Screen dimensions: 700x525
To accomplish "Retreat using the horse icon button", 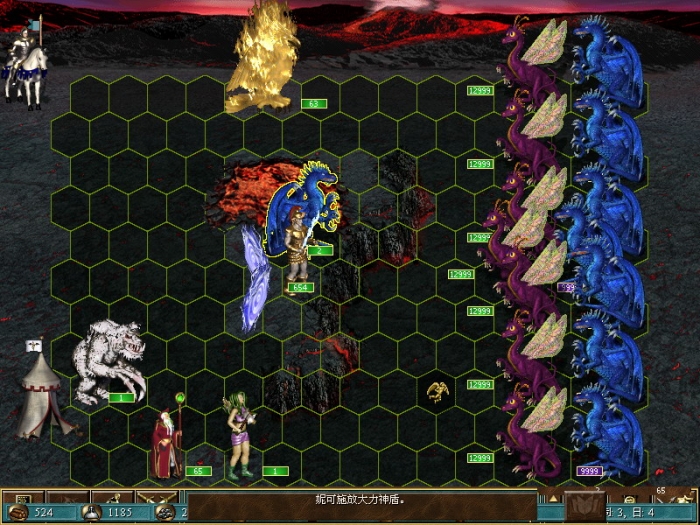I will 112,496.
